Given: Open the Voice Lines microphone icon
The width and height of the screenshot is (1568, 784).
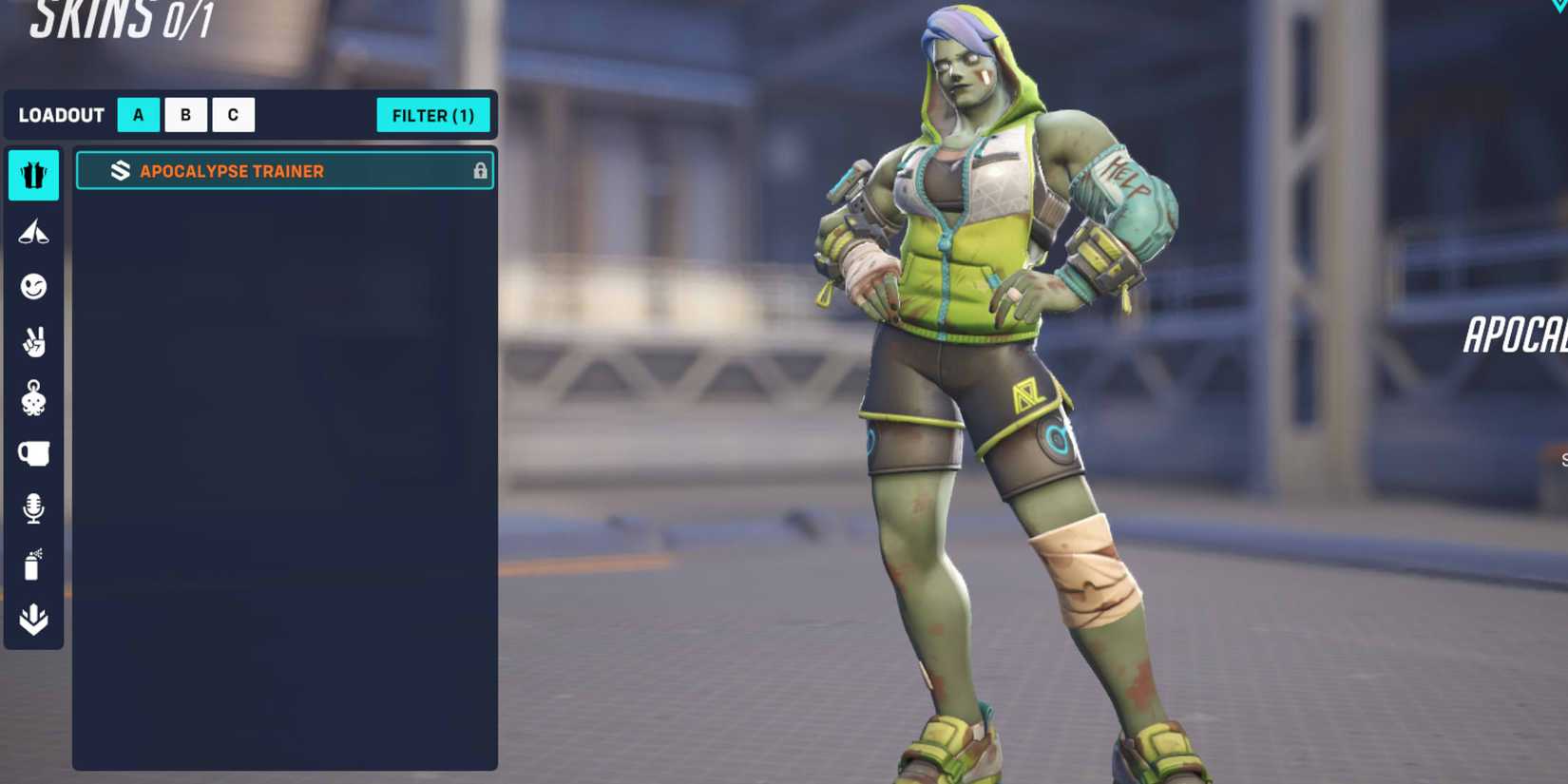Looking at the screenshot, I should (34, 508).
